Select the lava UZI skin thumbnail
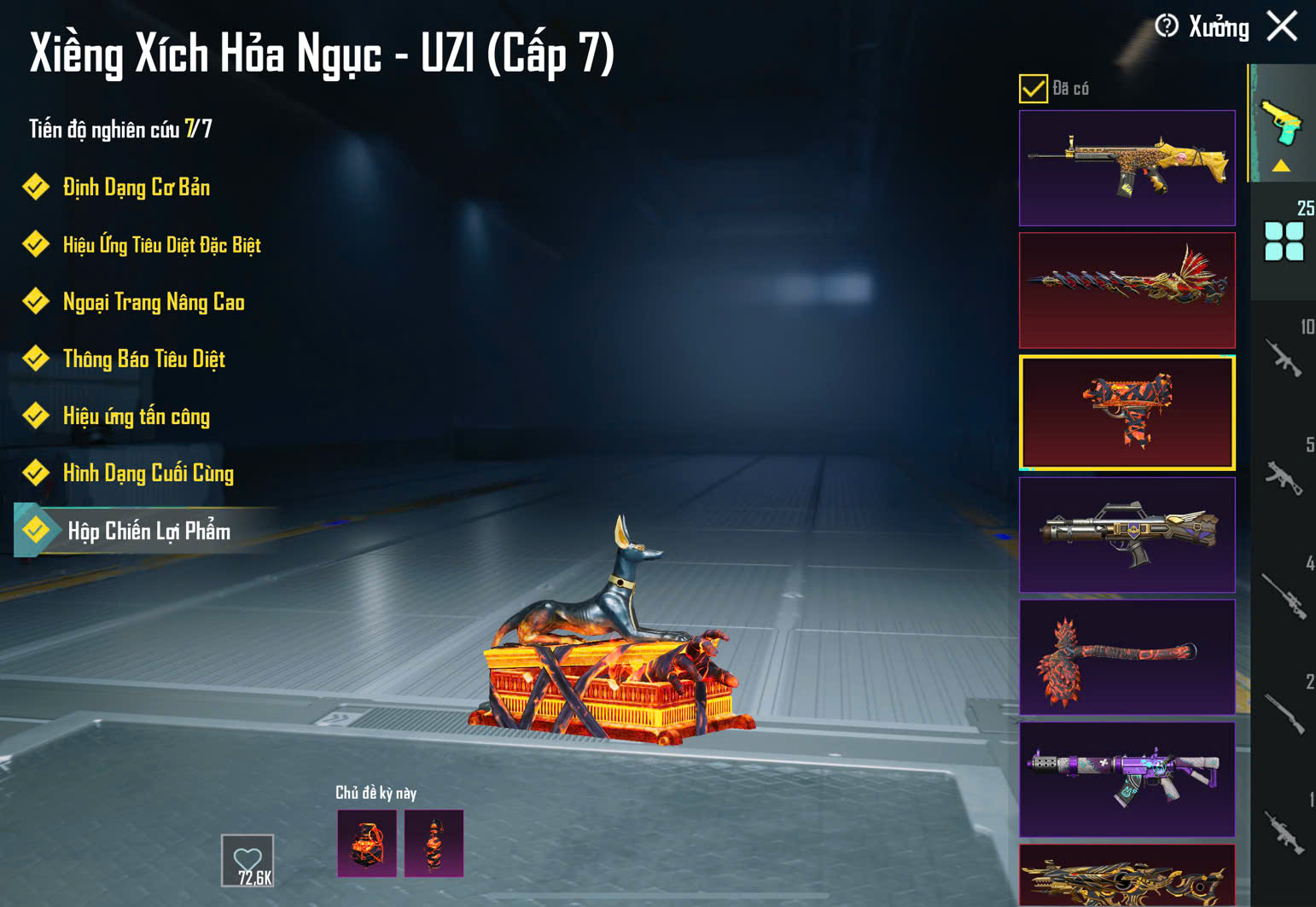 1127,413
